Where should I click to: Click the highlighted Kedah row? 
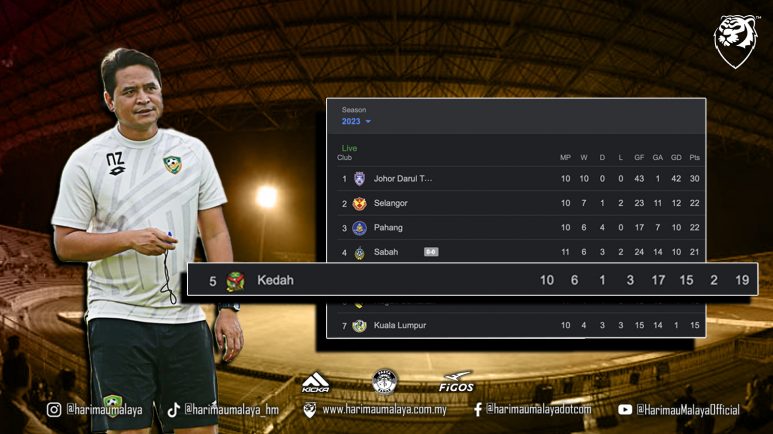[x=275, y=280]
